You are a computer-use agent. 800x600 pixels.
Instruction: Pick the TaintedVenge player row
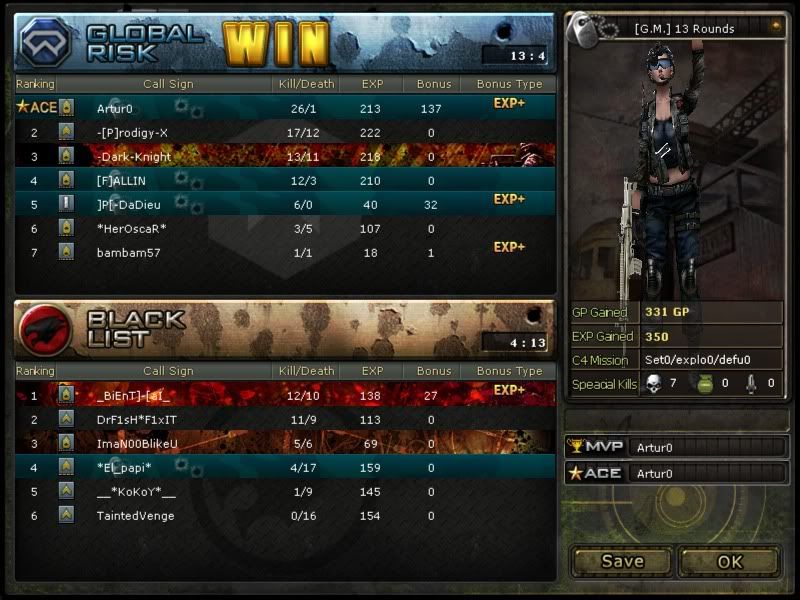coord(285,516)
